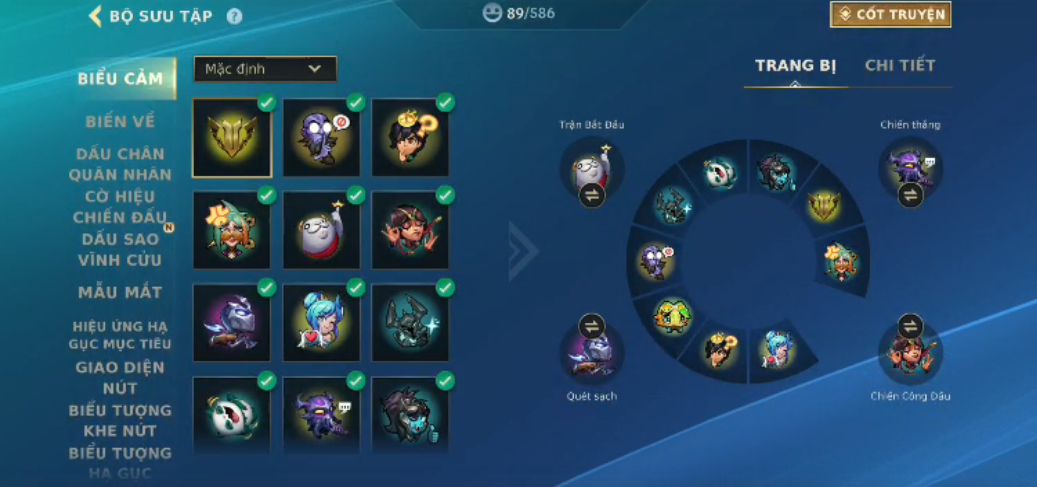Choose the Biểu Cảm category
The width and height of the screenshot is (1037, 487).
click(x=121, y=79)
